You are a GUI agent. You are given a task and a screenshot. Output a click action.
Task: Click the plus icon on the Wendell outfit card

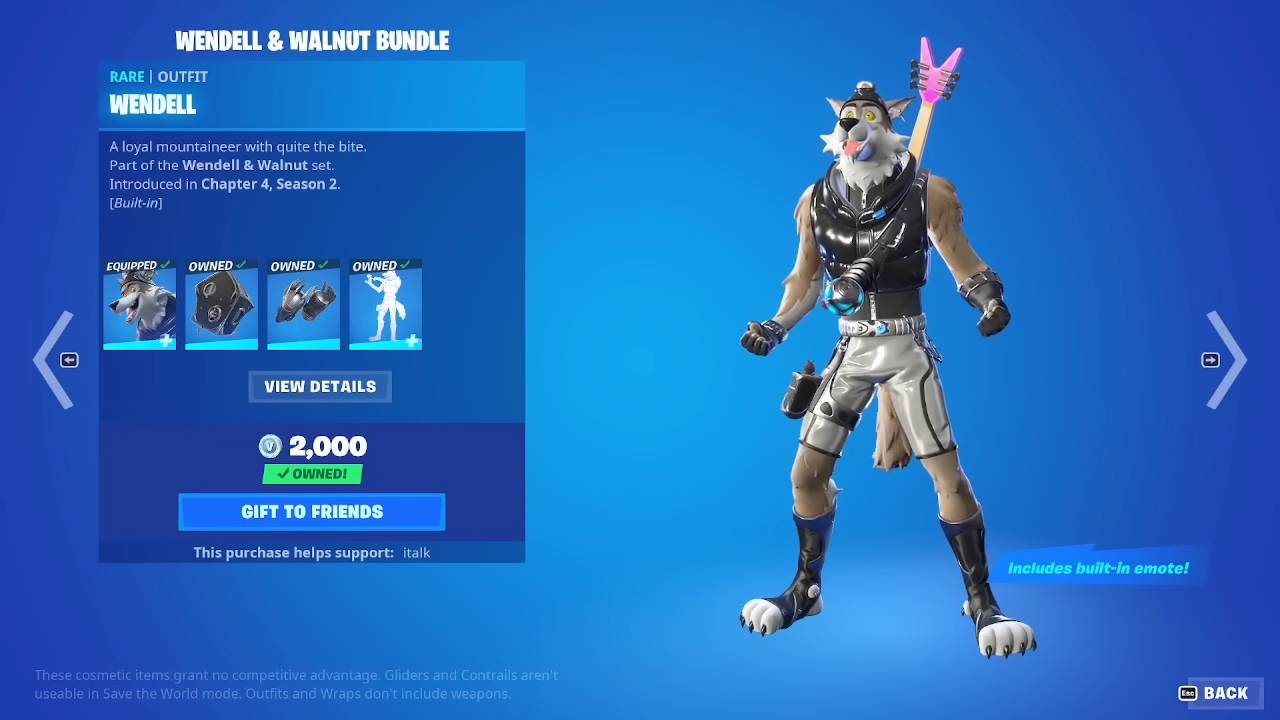(x=168, y=341)
